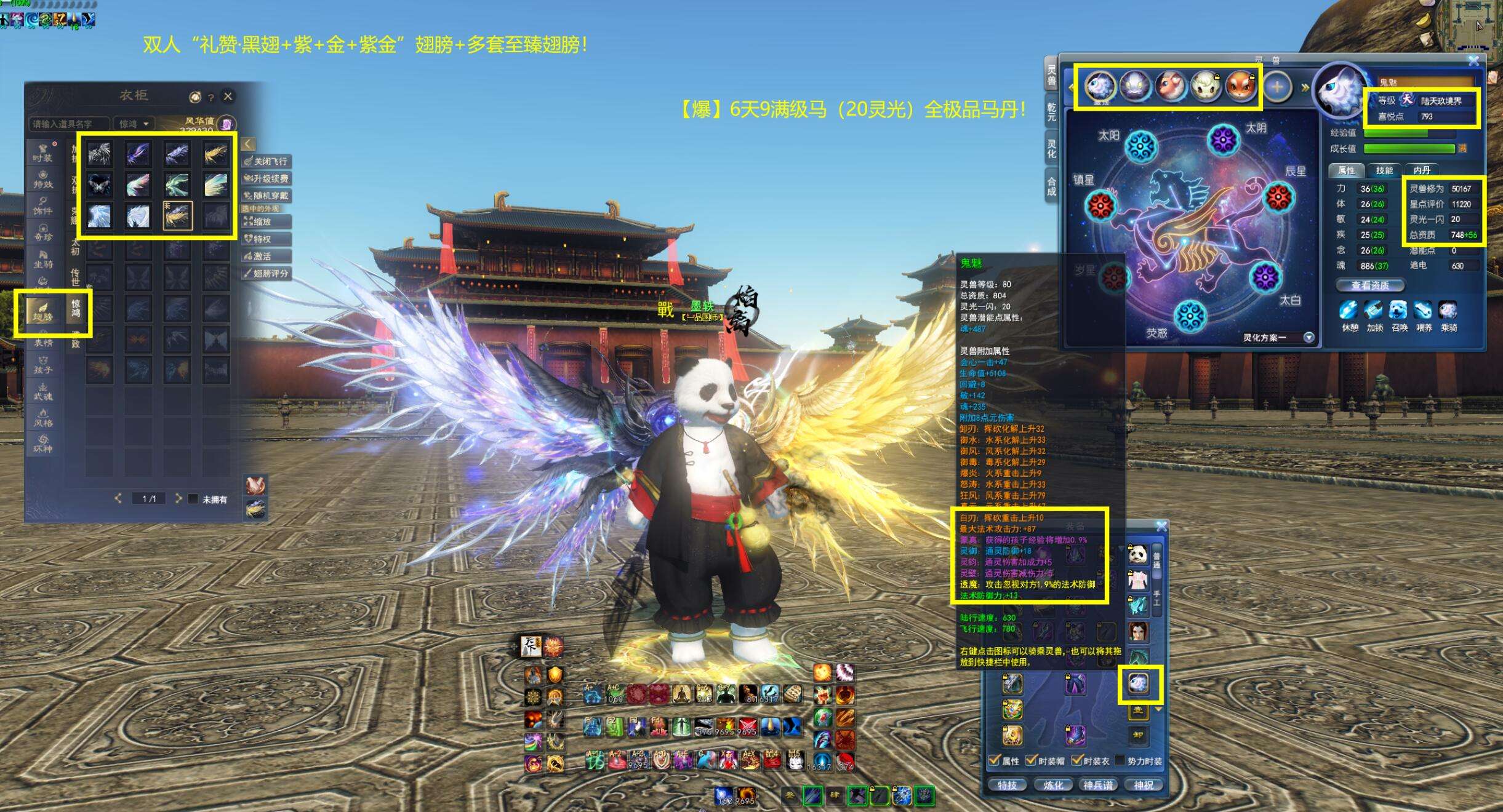Select the black butterfly wings thumbnail
This screenshot has height=812, width=1503.
99,184
